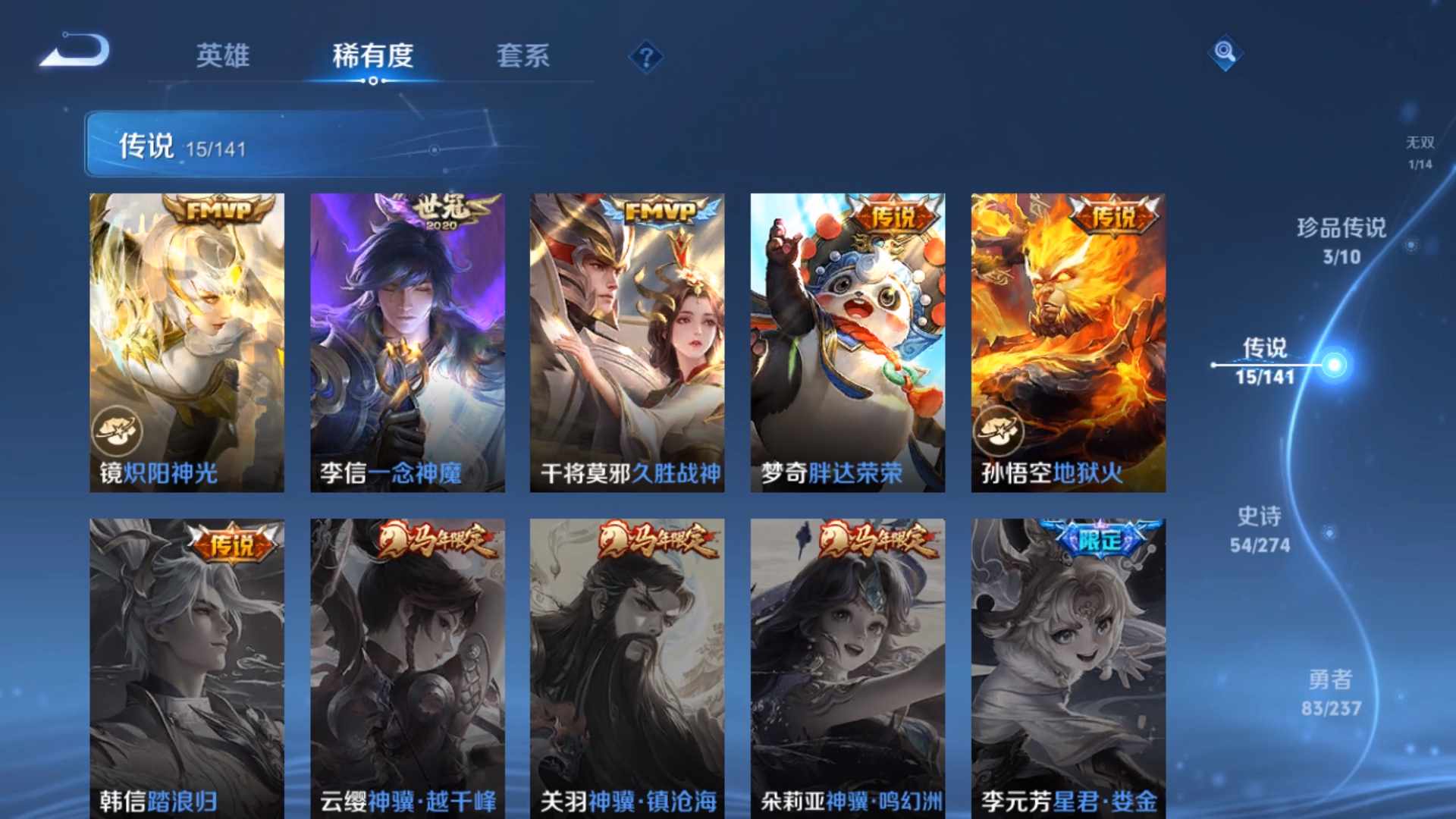This screenshot has height=819, width=1456.
Task: View the 李元芳 星君·娄金 skin card
Action: tap(1068, 667)
